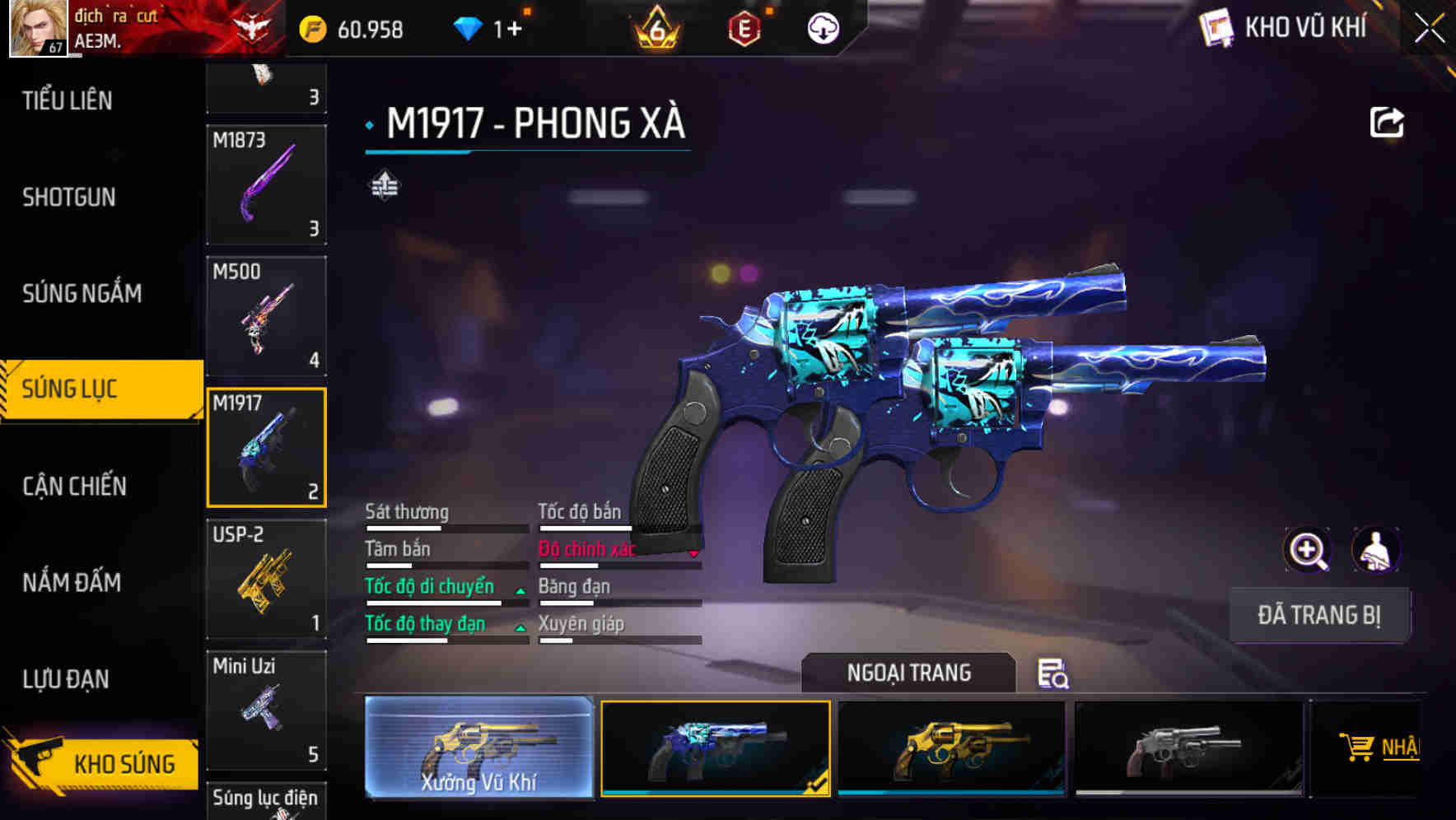This screenshot has width=1456, height=820.
Task: Select the M1917 weapon thumbnail
Action: pyautogui.click(x=266, y=447)
